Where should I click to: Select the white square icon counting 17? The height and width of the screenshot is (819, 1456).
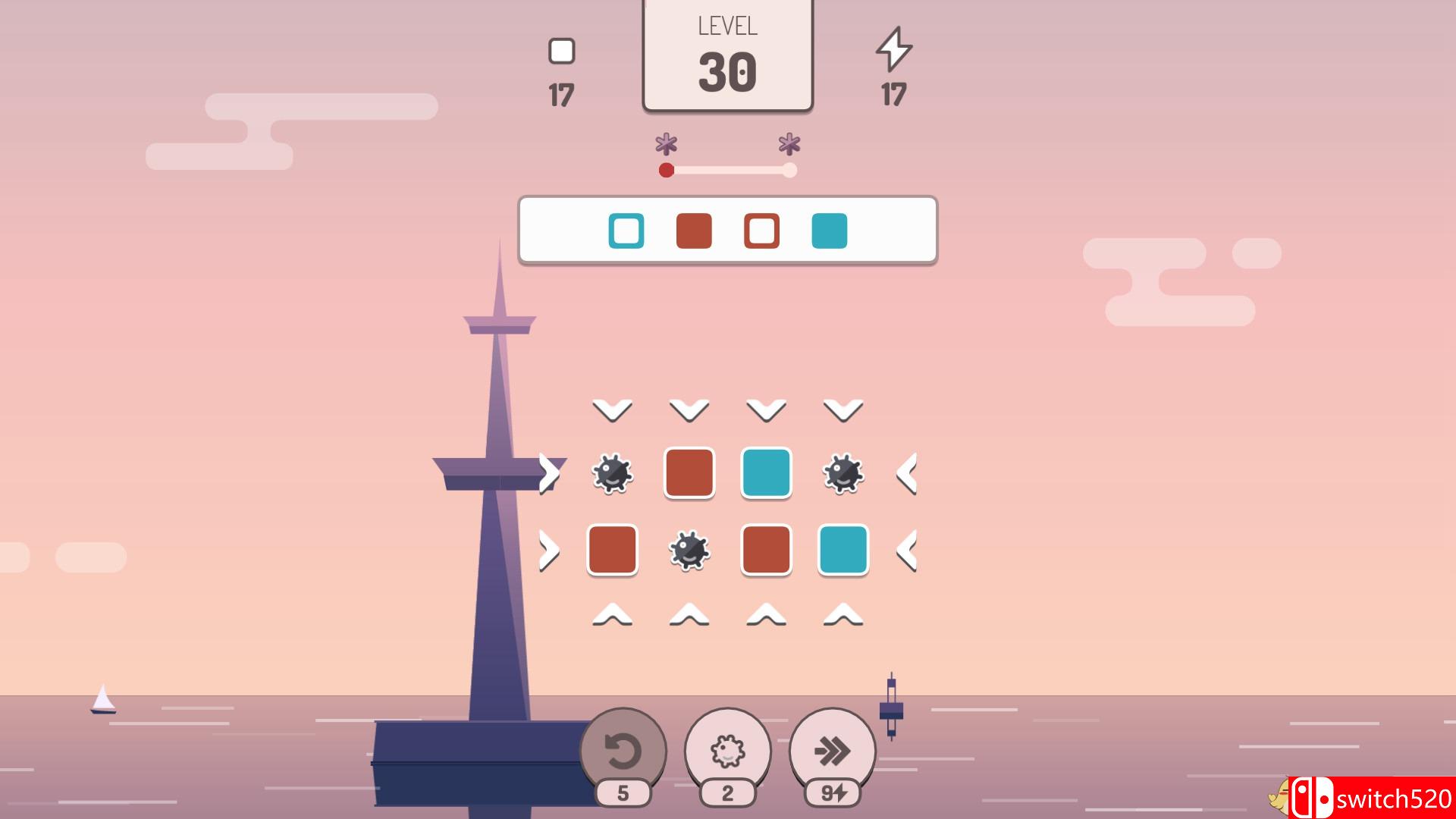(x=561, y=51)
